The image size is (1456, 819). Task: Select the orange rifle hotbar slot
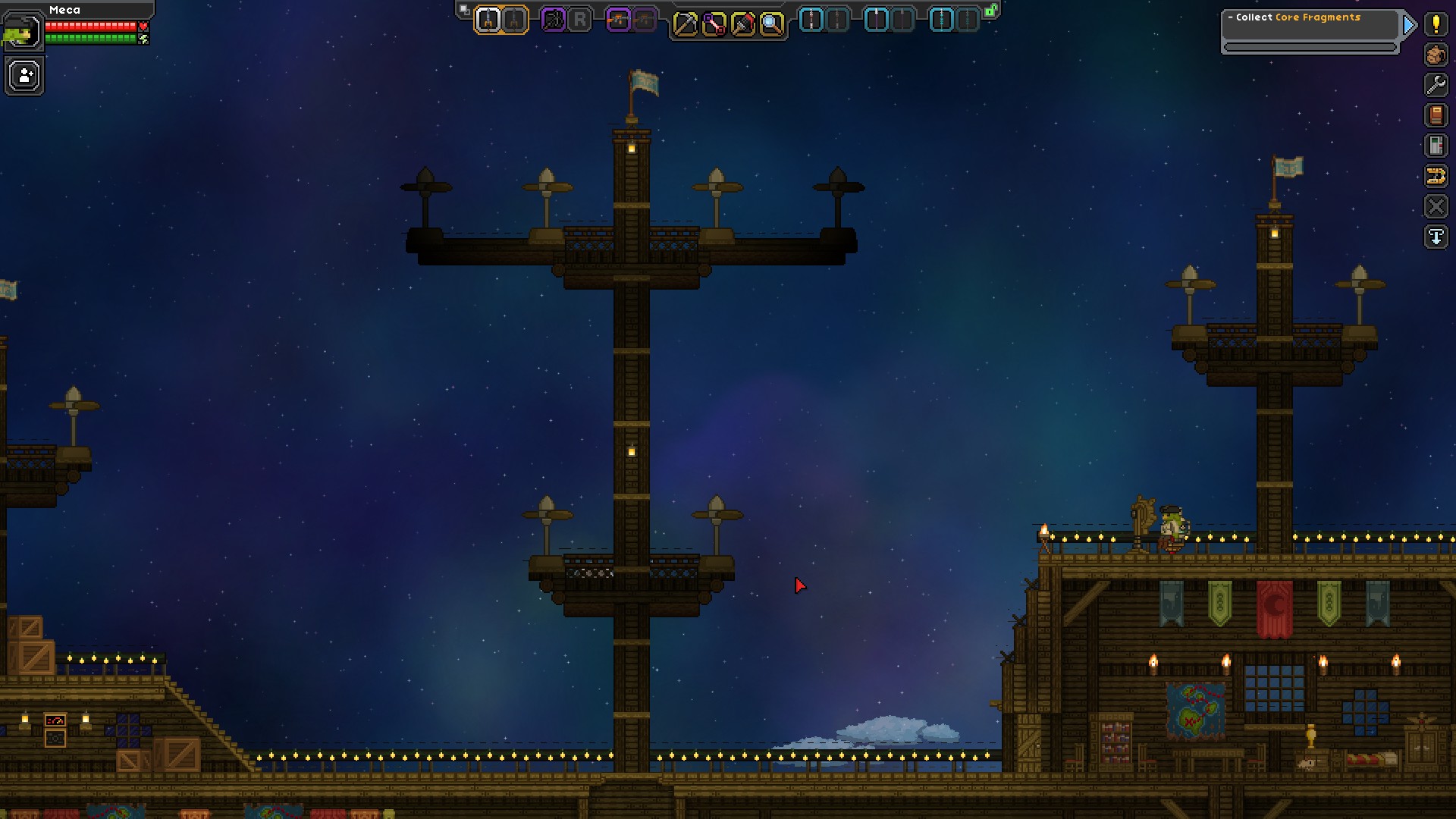[x=619, y=20]
